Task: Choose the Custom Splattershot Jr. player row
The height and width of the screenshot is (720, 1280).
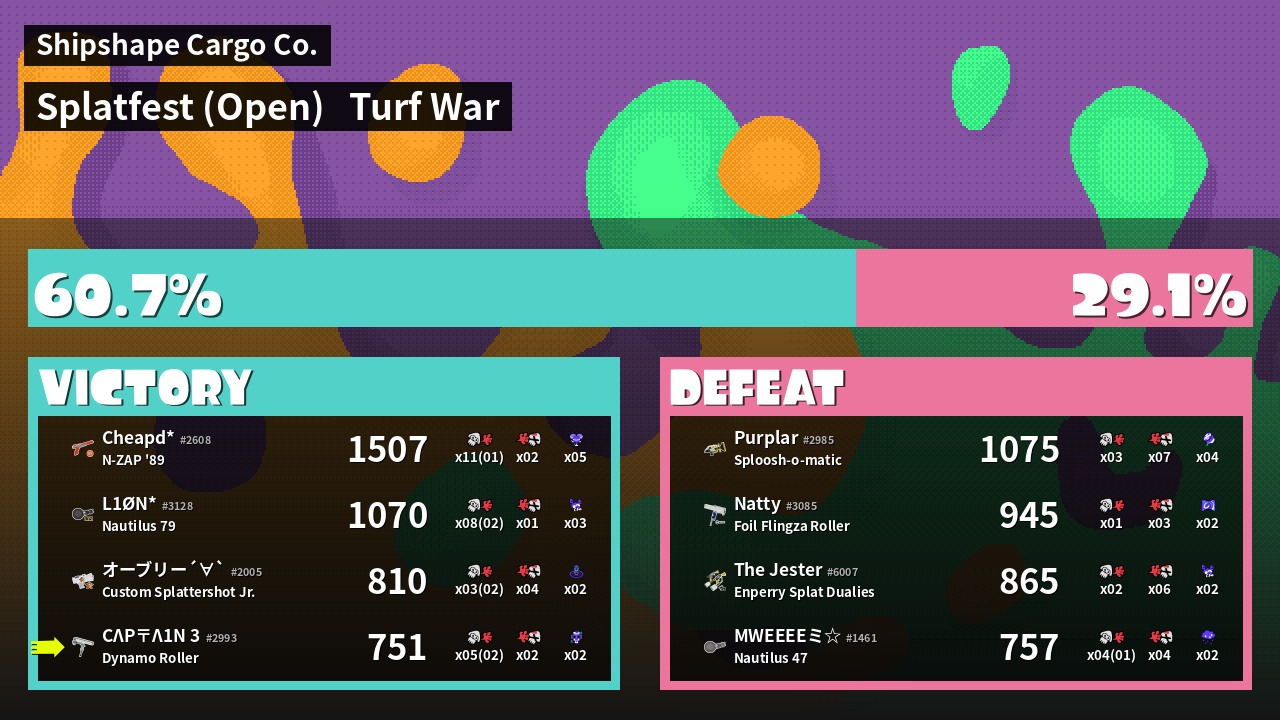Action: click(x=324, y=581)
